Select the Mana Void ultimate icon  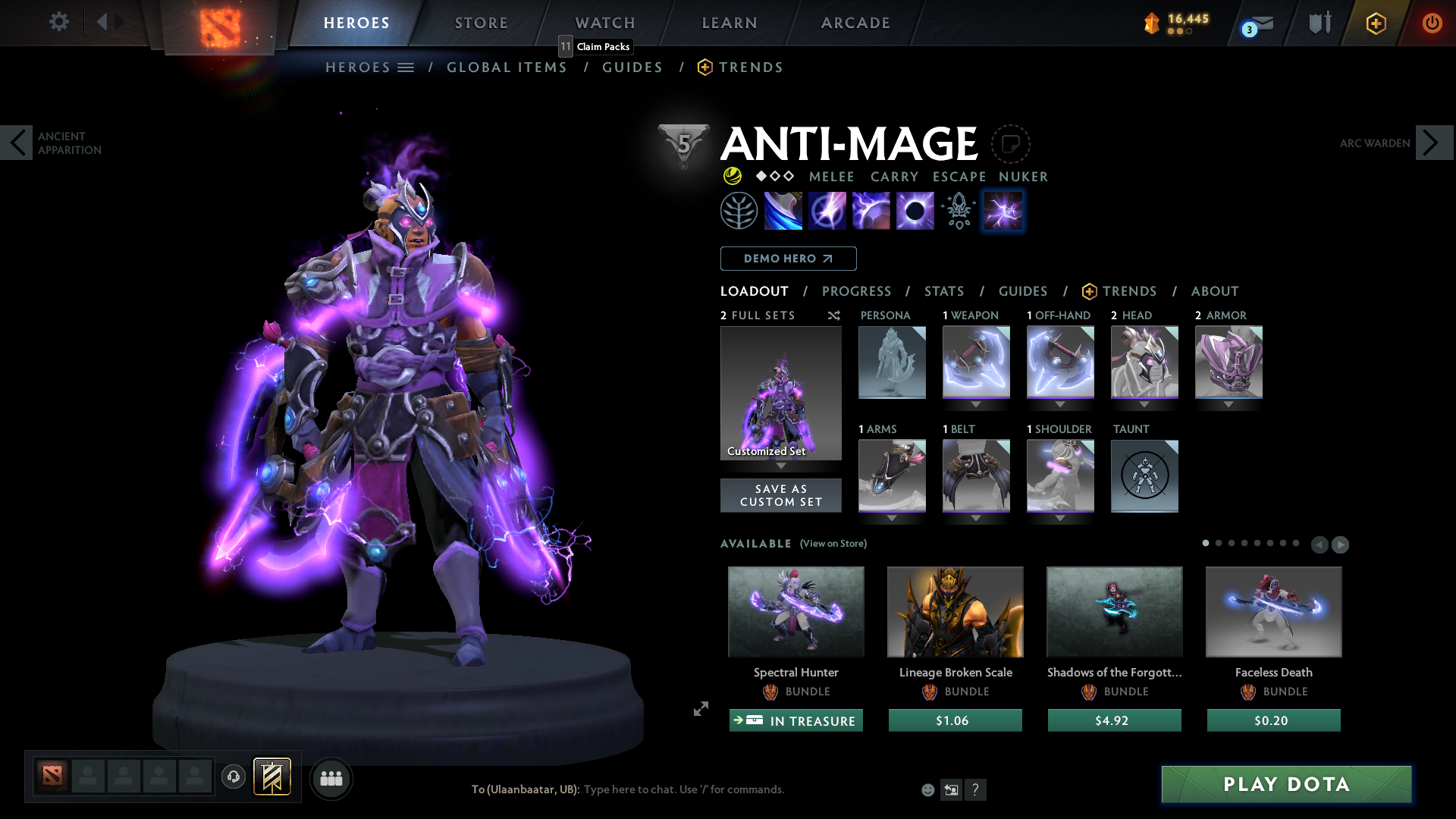915,211
